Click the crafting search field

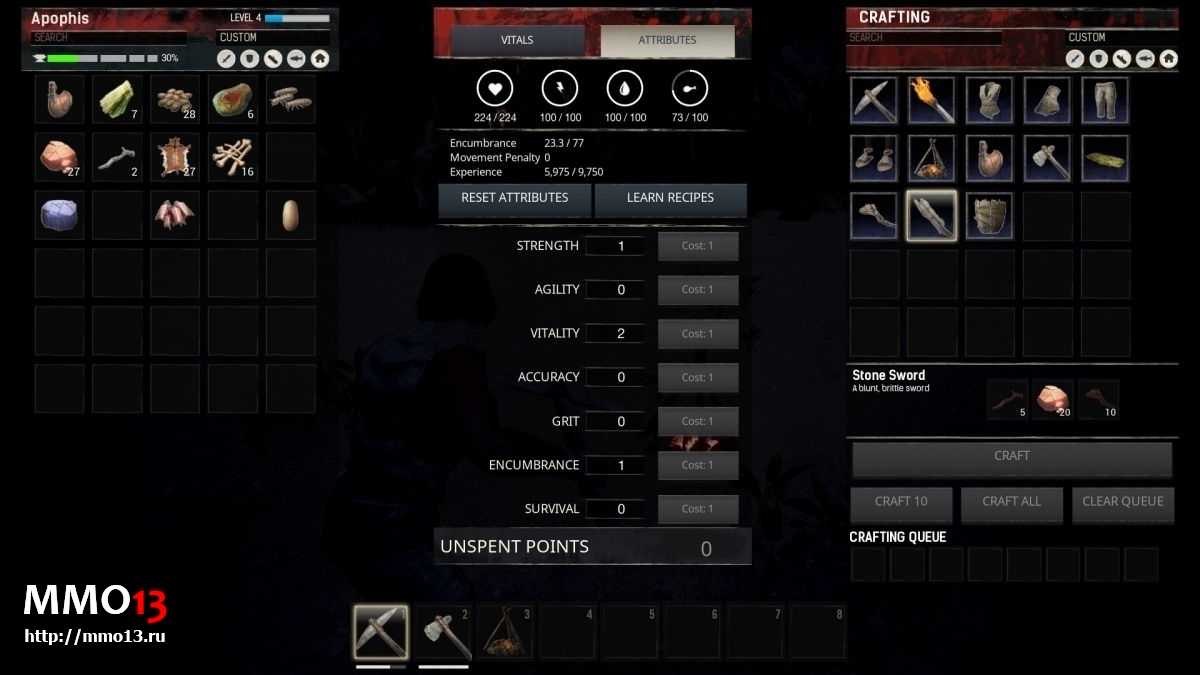pyautogui.click(x=924, y=38)
